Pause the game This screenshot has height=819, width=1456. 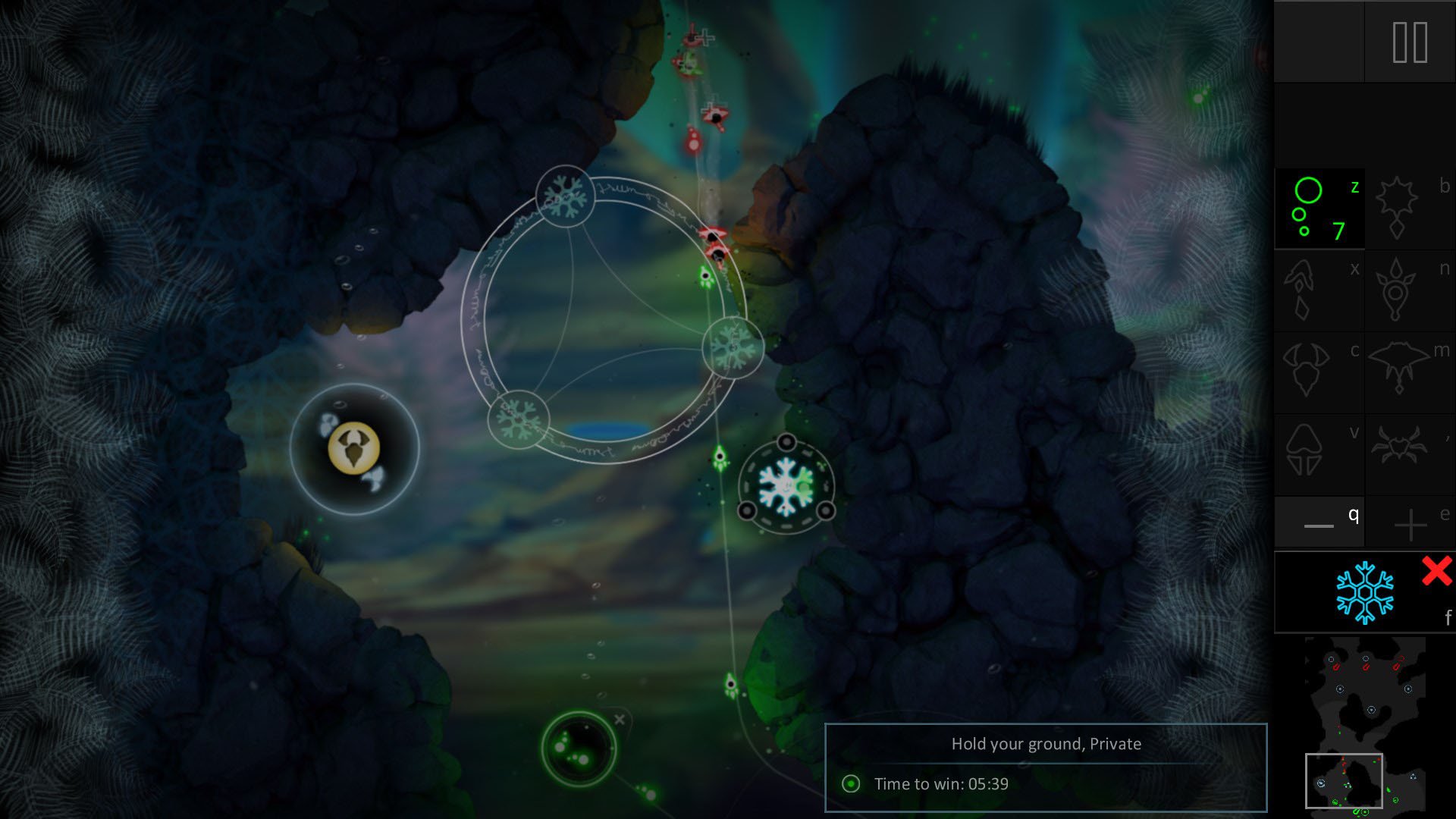(1410, 42)
